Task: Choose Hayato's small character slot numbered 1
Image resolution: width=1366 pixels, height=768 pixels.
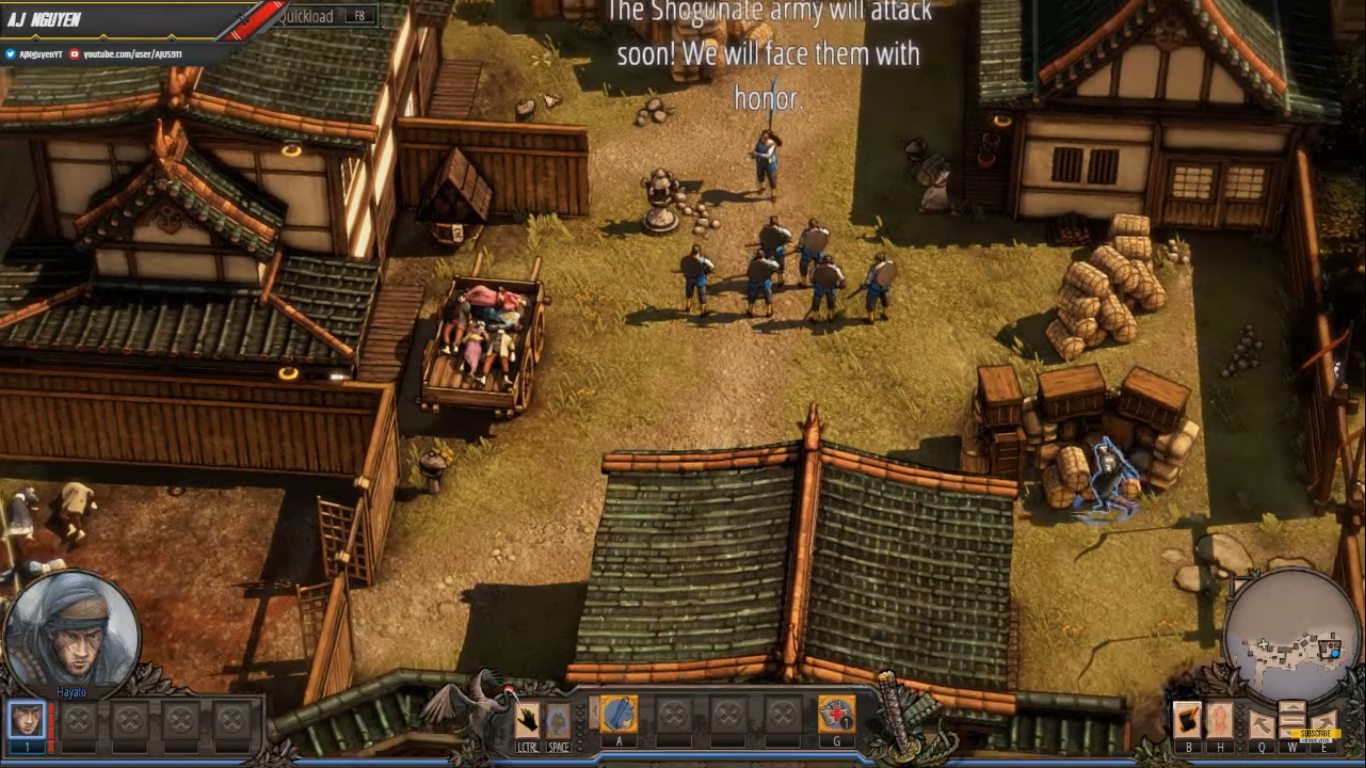Action: pos(27,719)
